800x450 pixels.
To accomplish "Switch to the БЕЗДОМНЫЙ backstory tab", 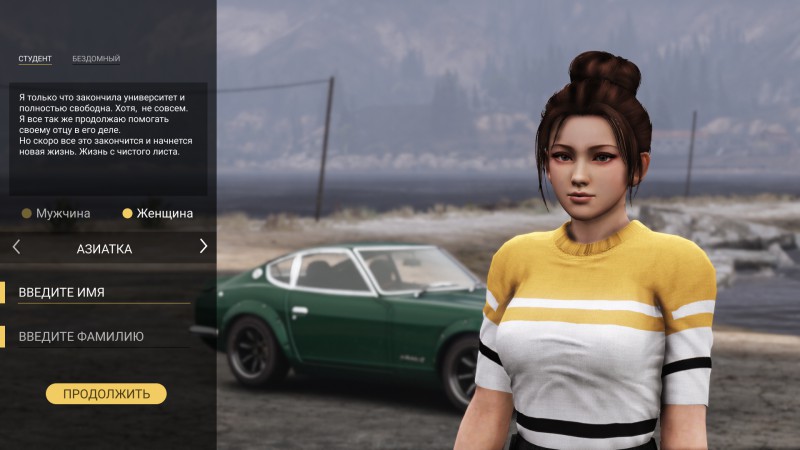I will (x=96, y=59).
